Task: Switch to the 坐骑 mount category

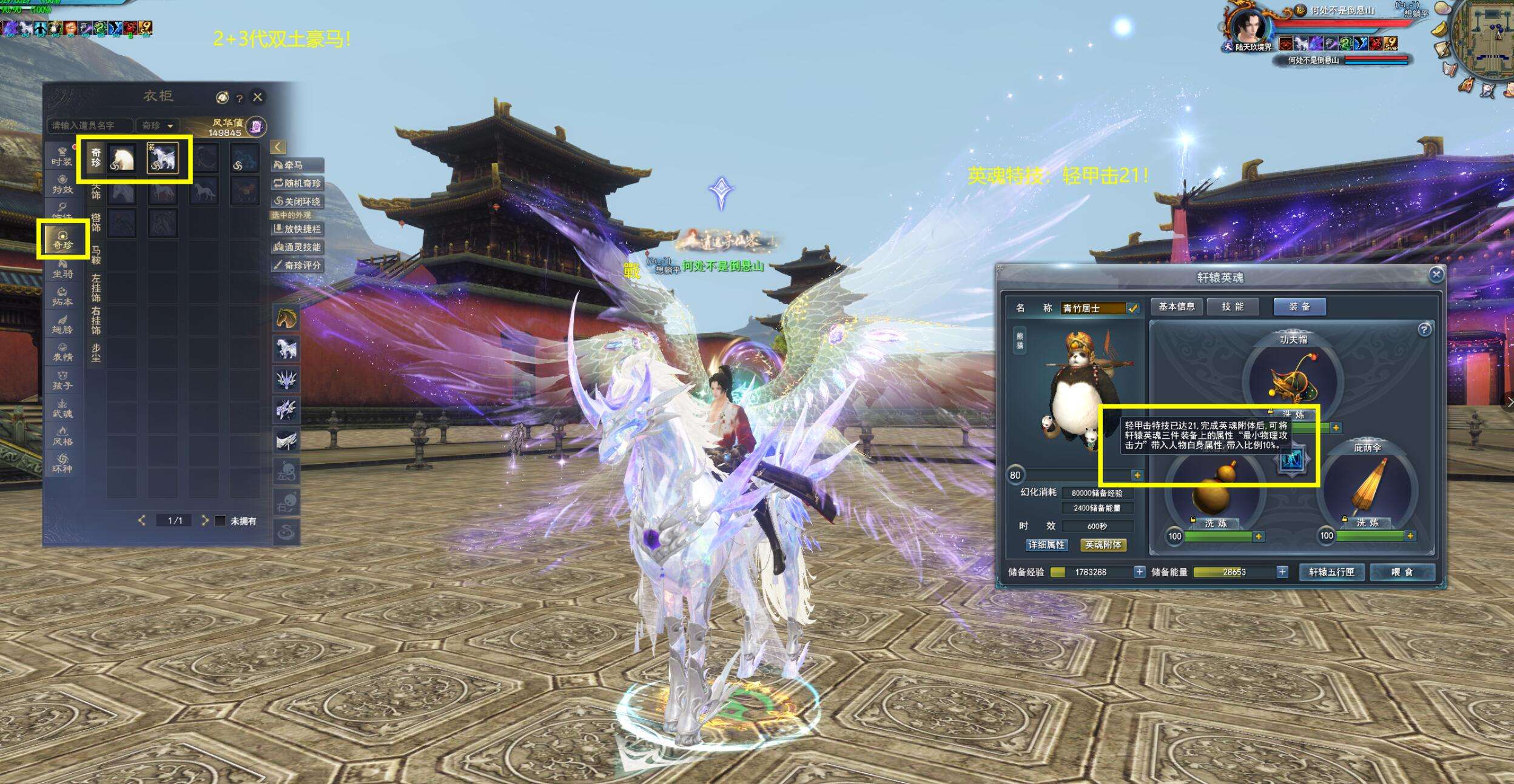Action: (x=62, y=269)
